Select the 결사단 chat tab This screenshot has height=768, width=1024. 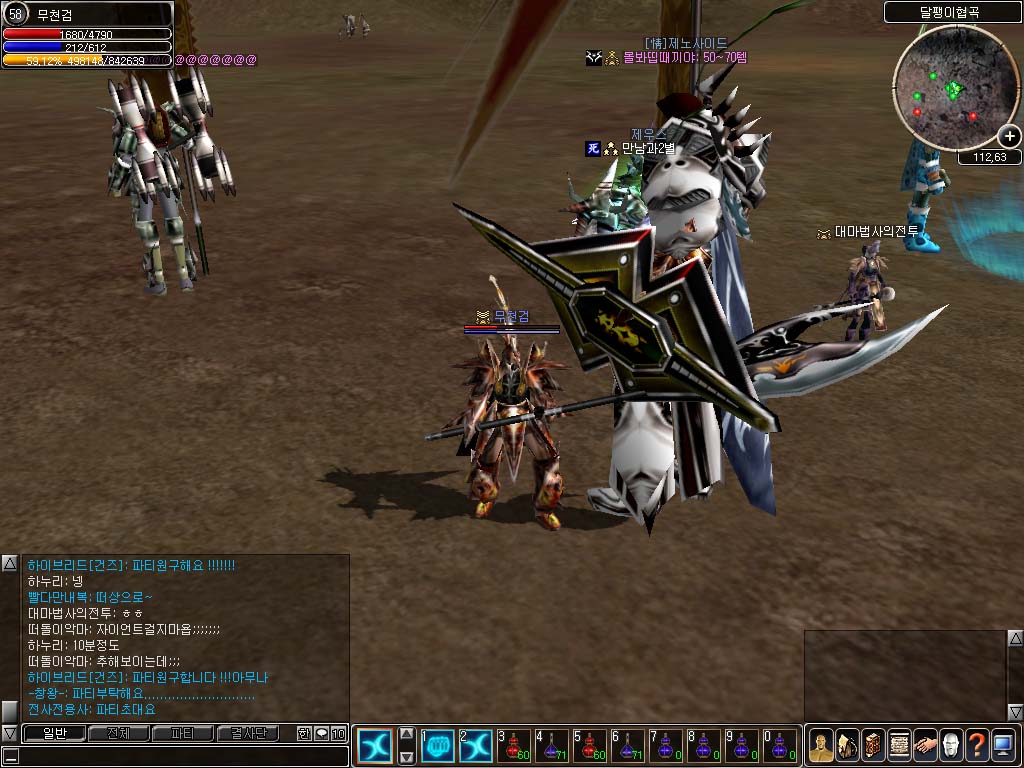pyautogui.click(x=248, y=734)
